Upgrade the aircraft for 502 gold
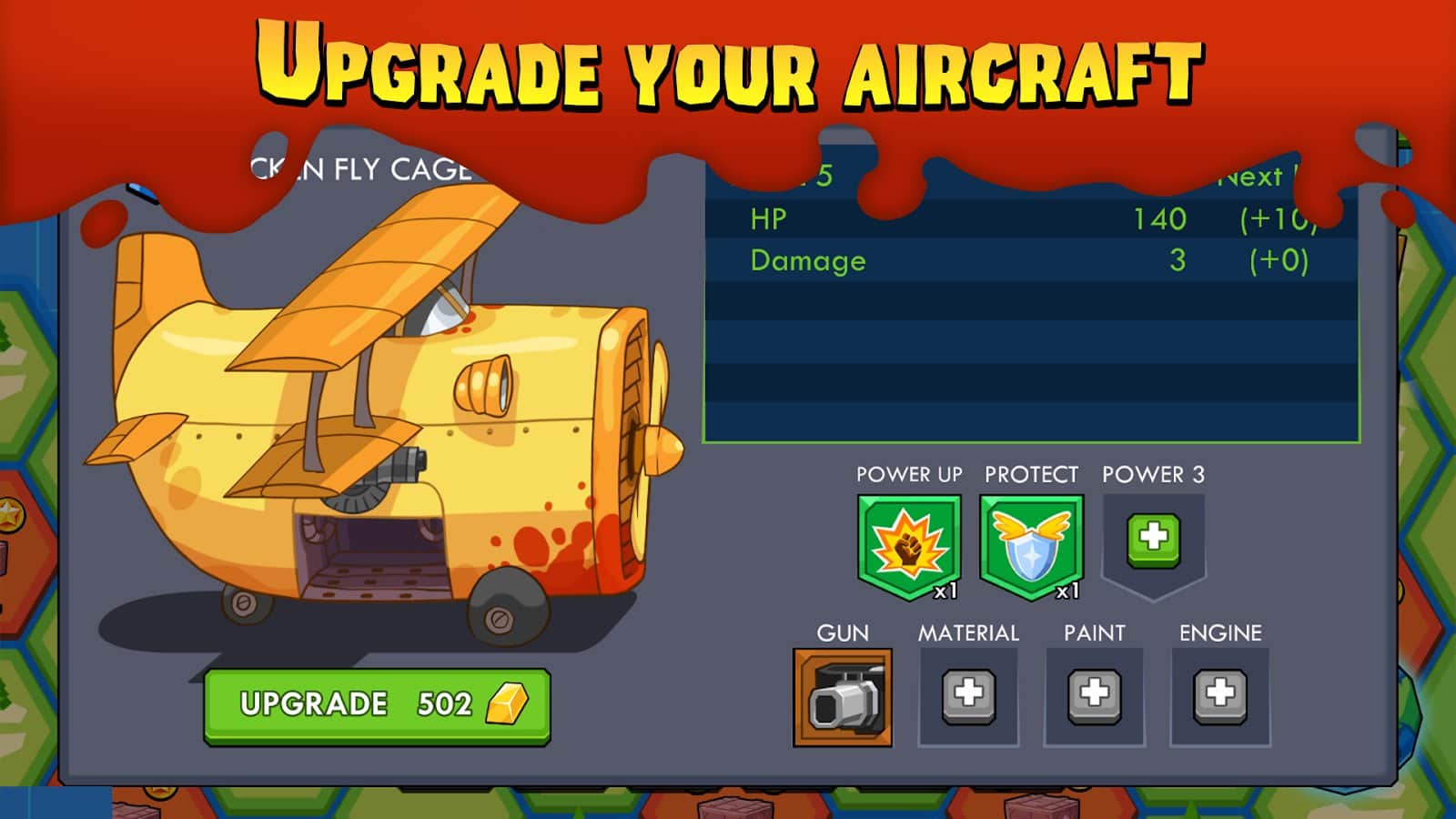The width and height of the screenshot is (1456, 819). pyautogui.click(x=377, y=705)
